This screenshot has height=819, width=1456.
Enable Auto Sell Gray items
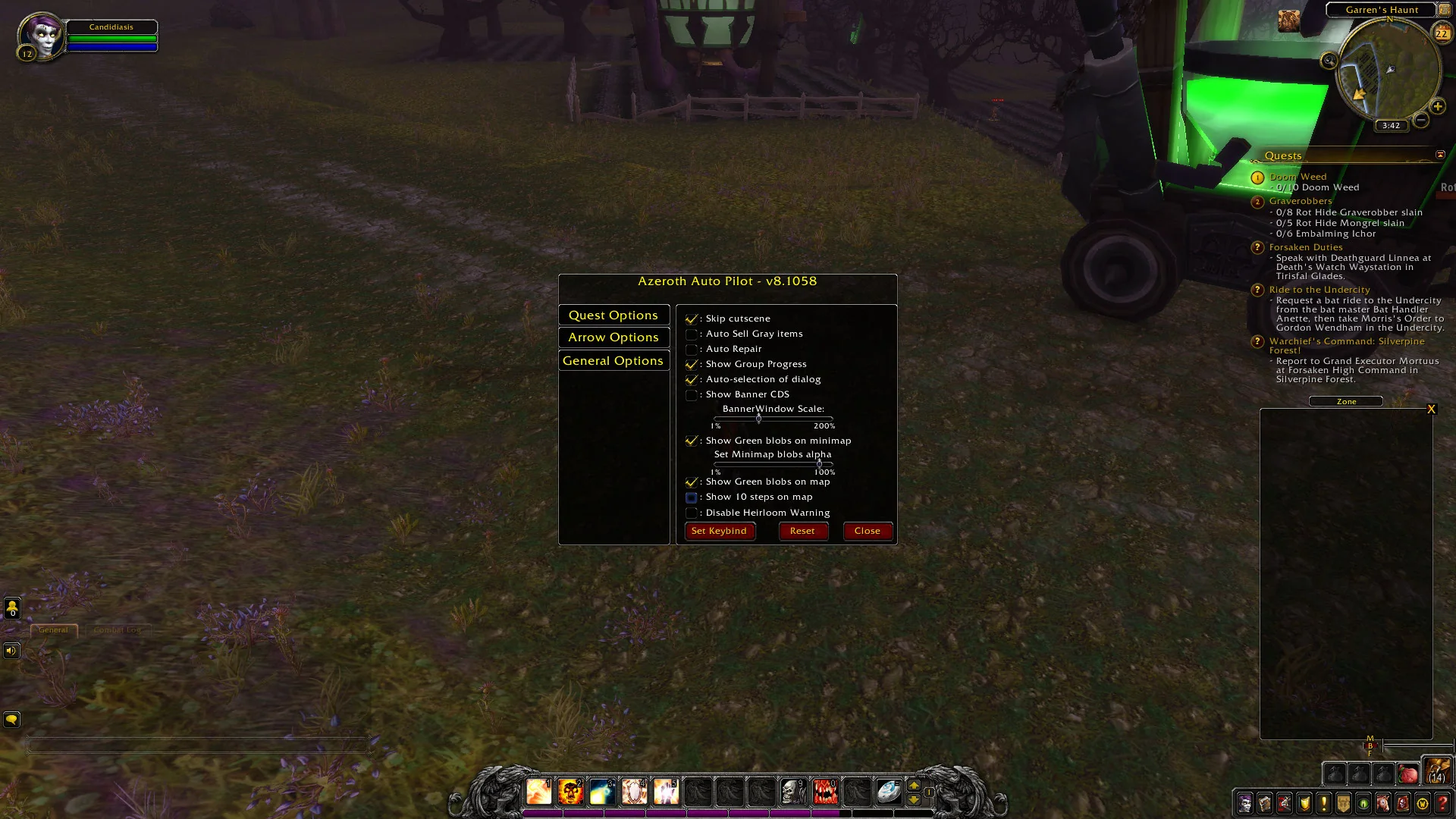(x=692, y=334)
